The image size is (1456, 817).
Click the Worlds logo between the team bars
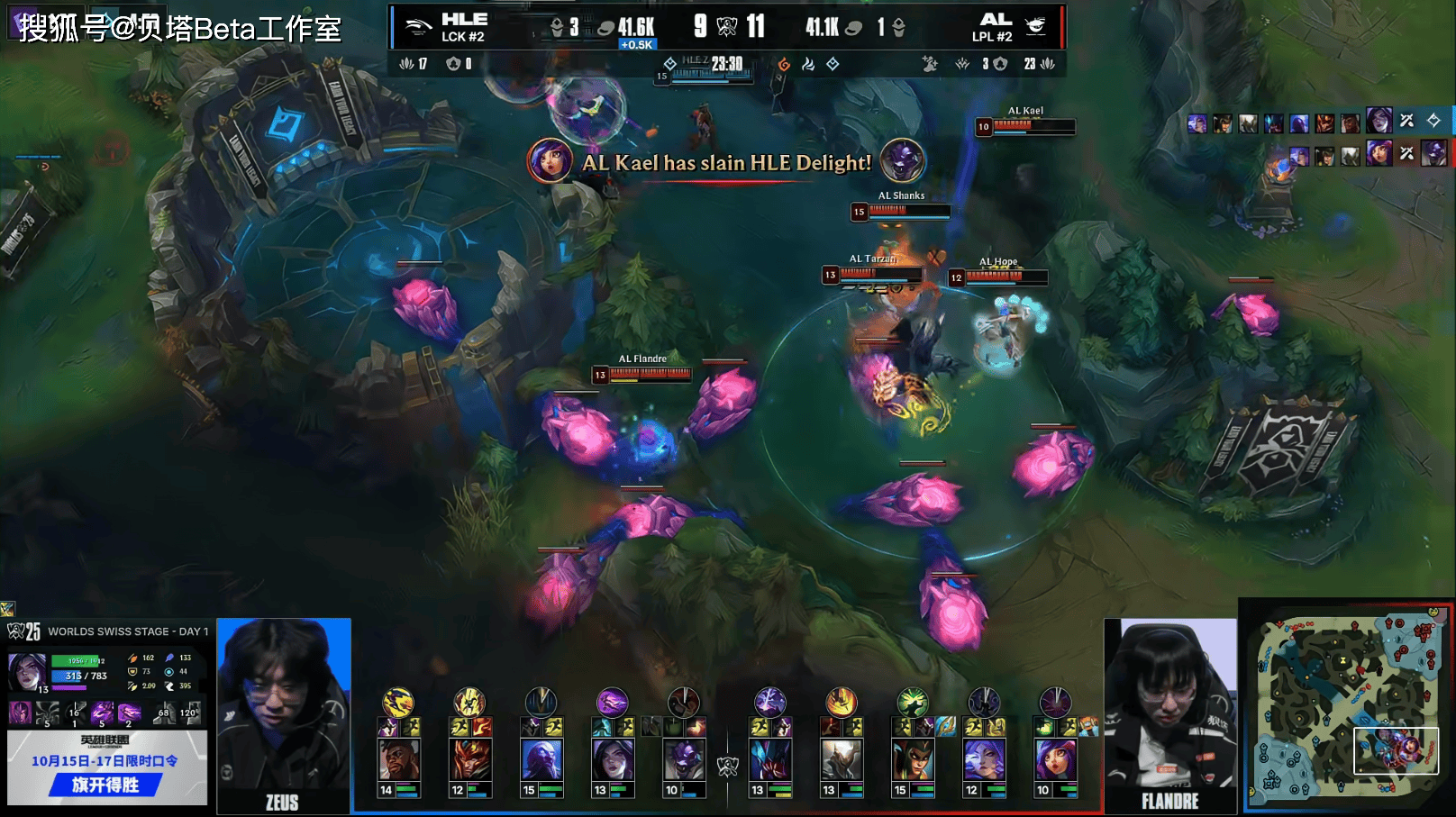[x=727, y=767]
